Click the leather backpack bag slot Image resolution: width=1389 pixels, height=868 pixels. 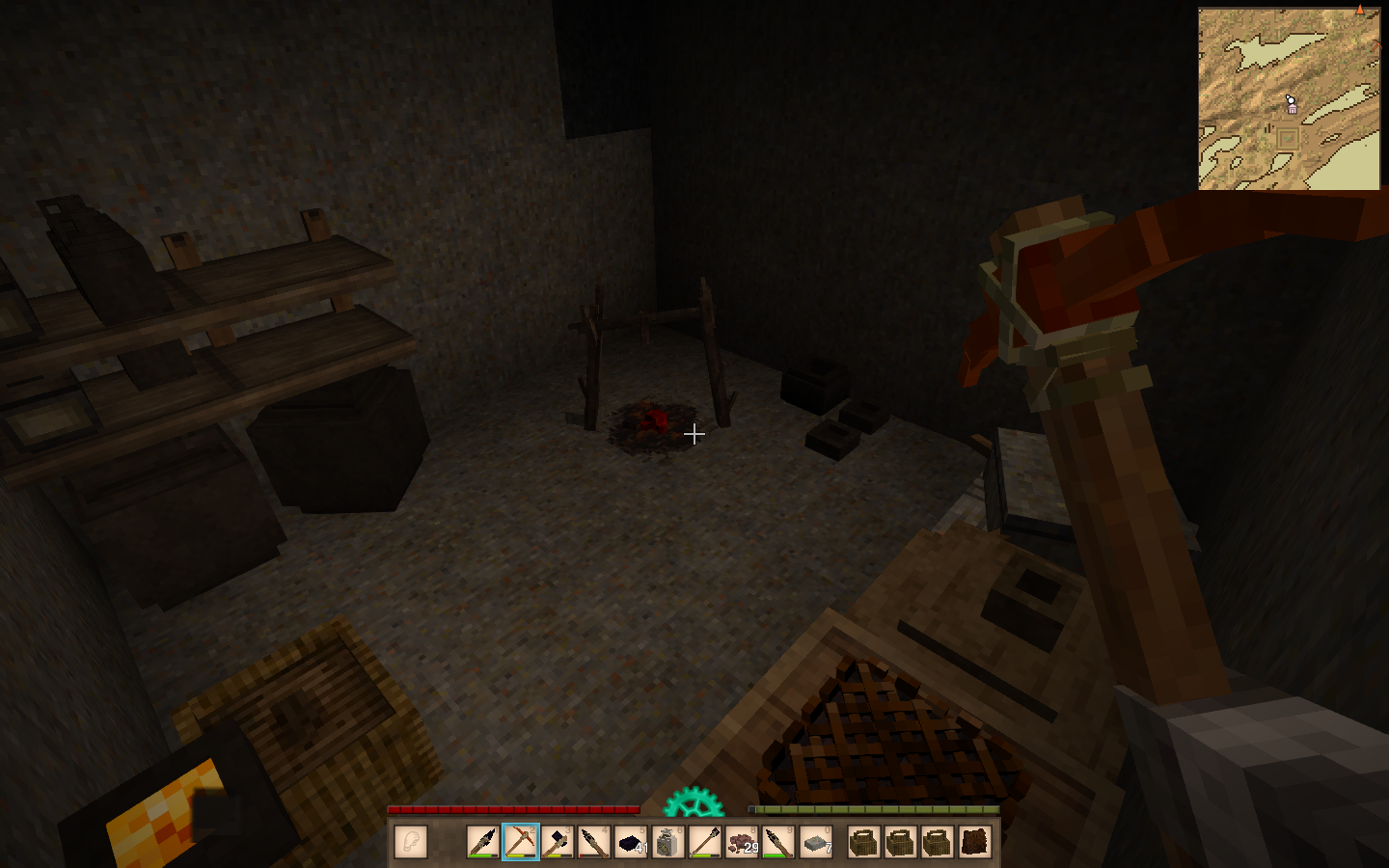(x=974, y=842)
